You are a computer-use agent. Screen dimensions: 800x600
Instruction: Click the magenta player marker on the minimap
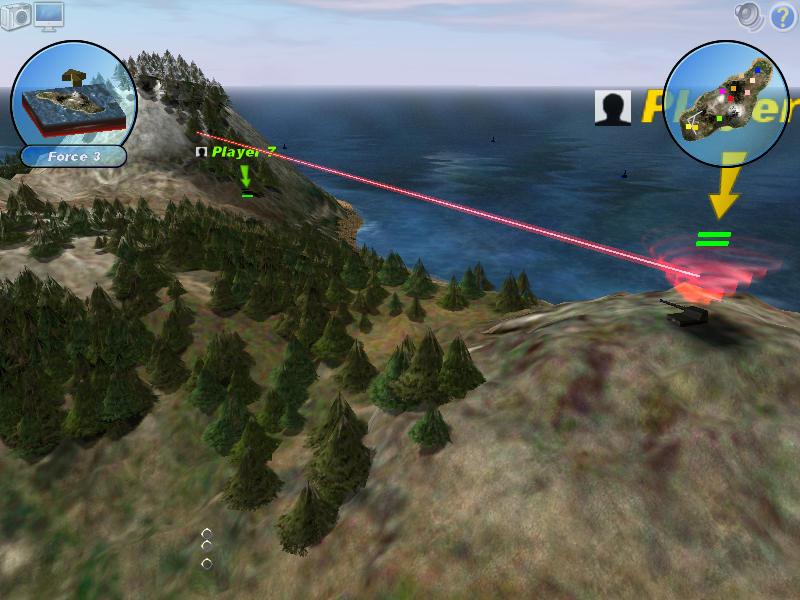coord(722,91)
